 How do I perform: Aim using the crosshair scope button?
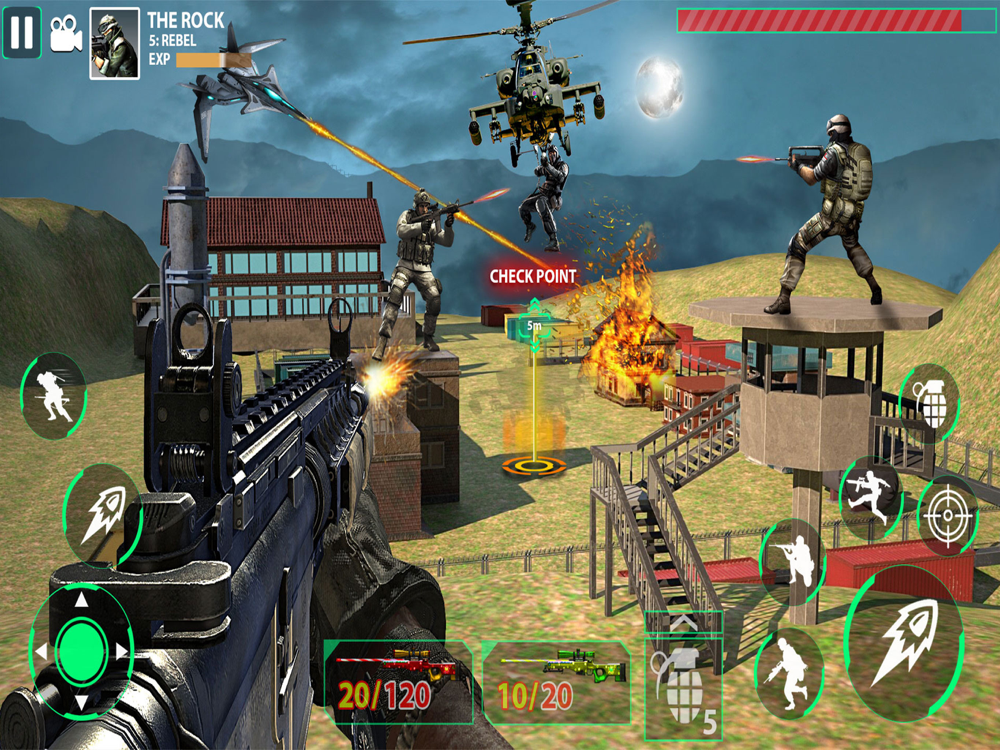pos(945,515)
